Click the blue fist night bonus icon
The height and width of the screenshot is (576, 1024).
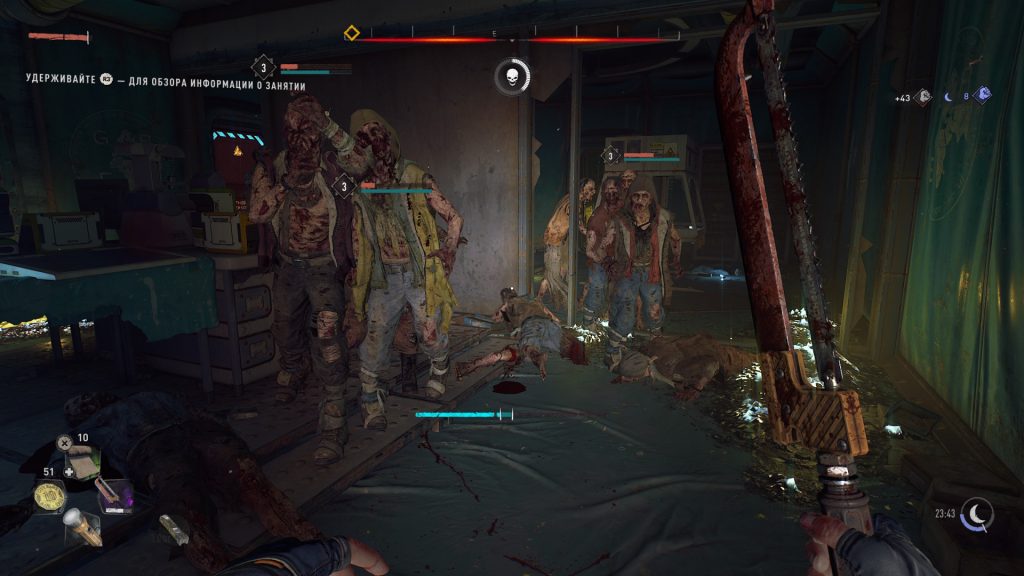pyautogui.click(x=983, y=96)
